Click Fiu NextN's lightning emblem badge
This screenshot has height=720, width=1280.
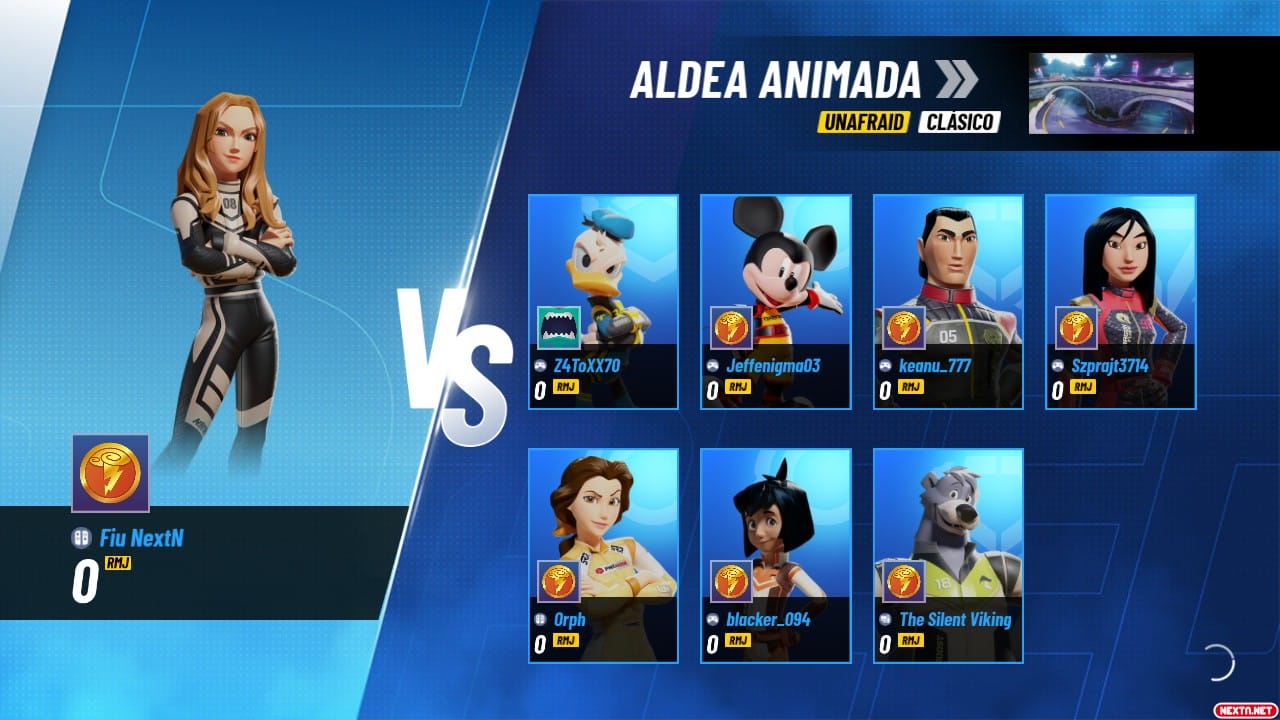pyautogui.click(x=110, y=473)
